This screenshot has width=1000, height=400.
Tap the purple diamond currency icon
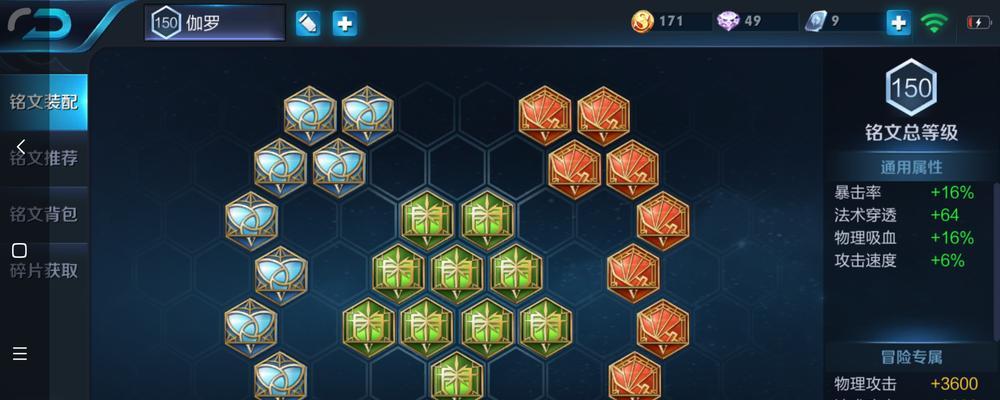click(728, 21)
